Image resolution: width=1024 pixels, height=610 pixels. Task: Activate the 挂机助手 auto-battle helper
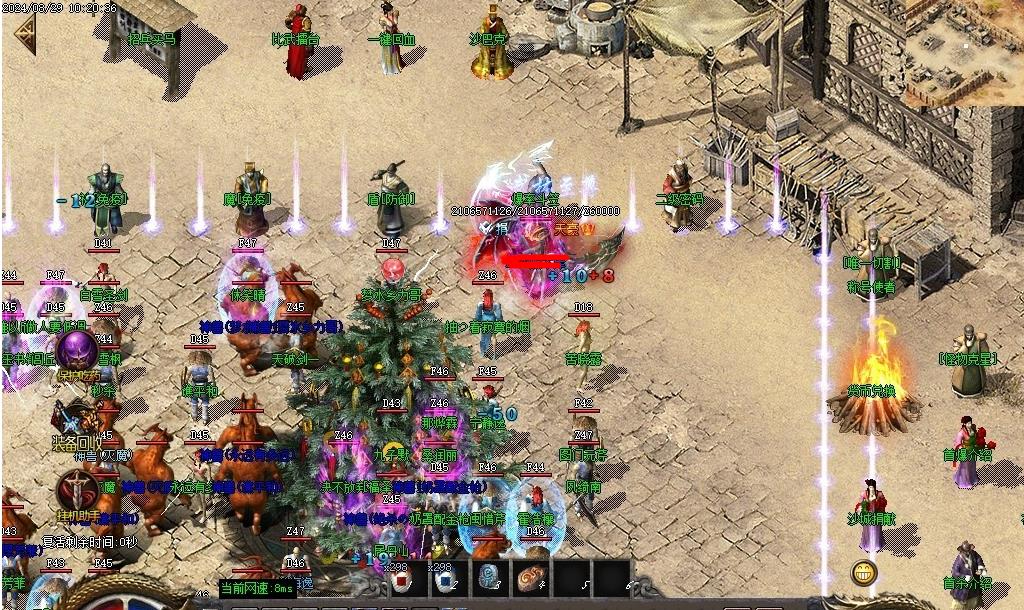(75, 490)
